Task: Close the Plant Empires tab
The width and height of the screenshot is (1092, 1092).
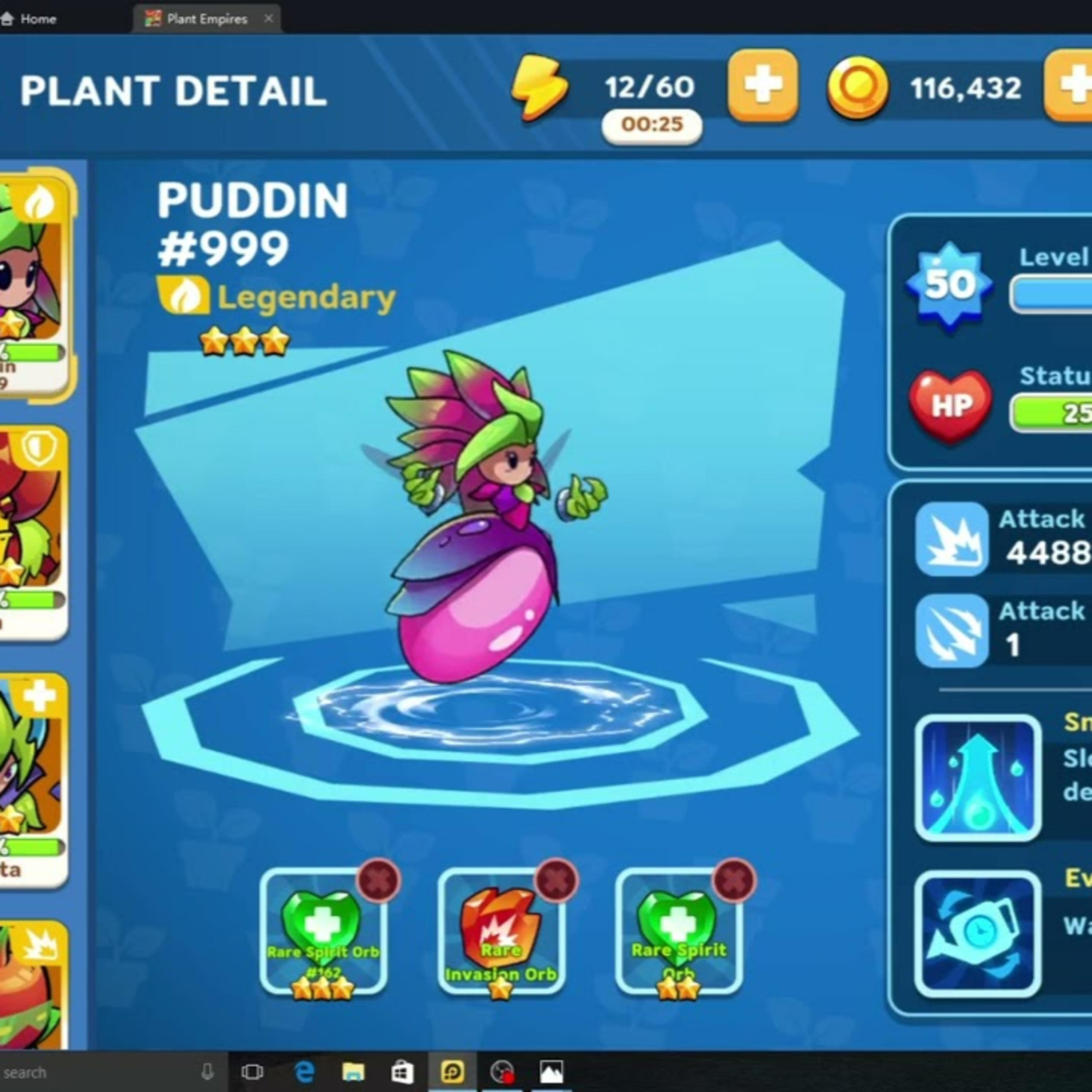Action: click(x=269, y=19)
